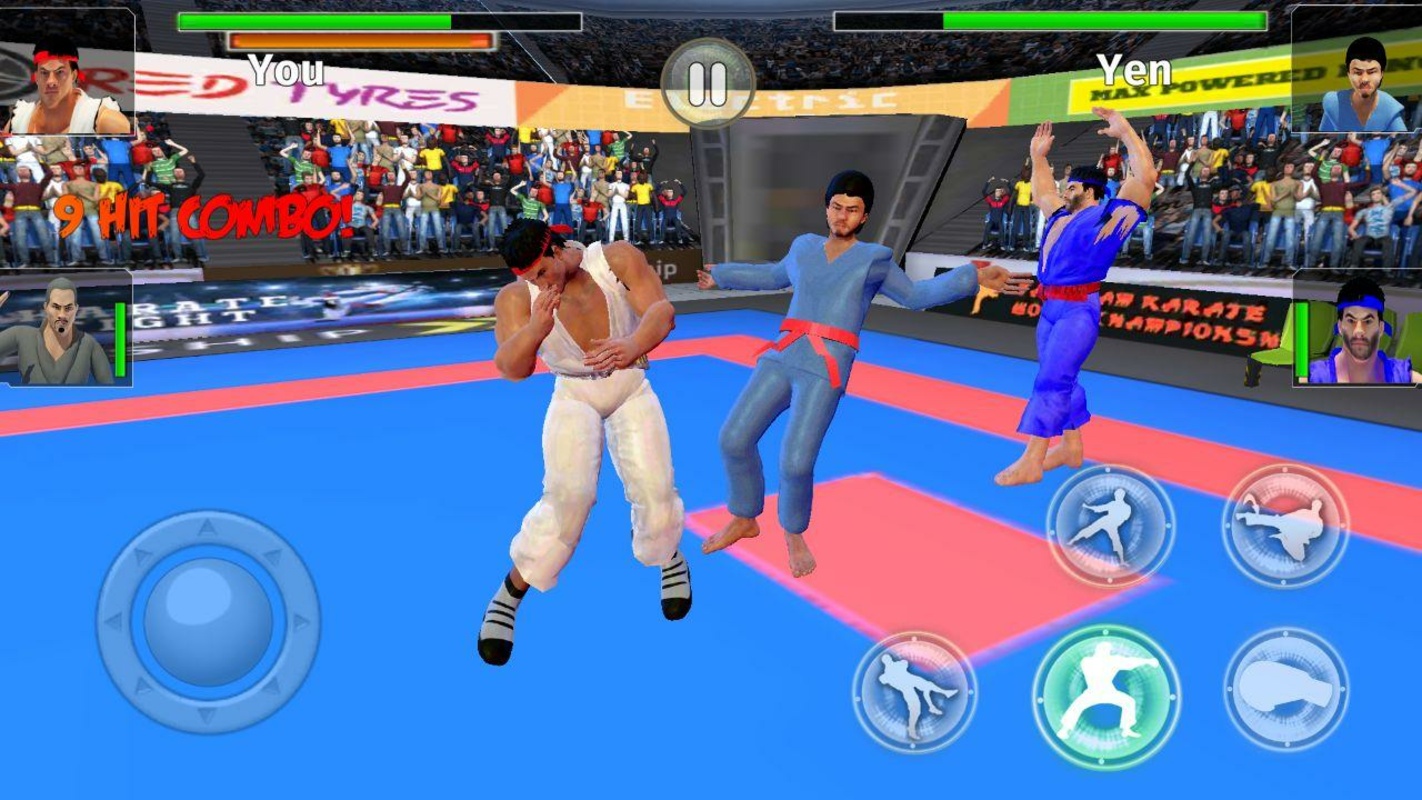
Task: Tap the punch fist attack button
Action: (1285, 690)
